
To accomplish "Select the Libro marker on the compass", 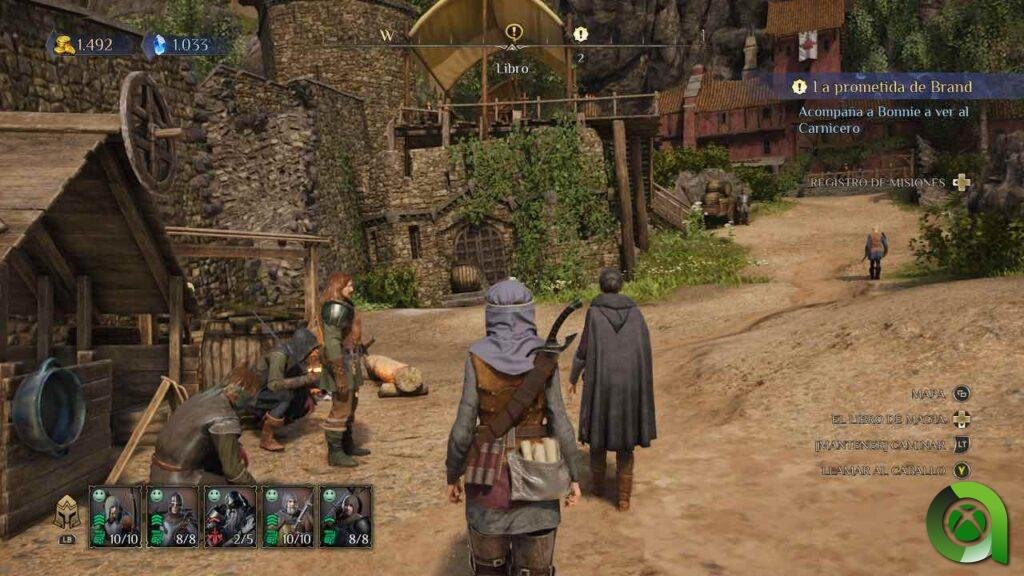I will 514,33.
